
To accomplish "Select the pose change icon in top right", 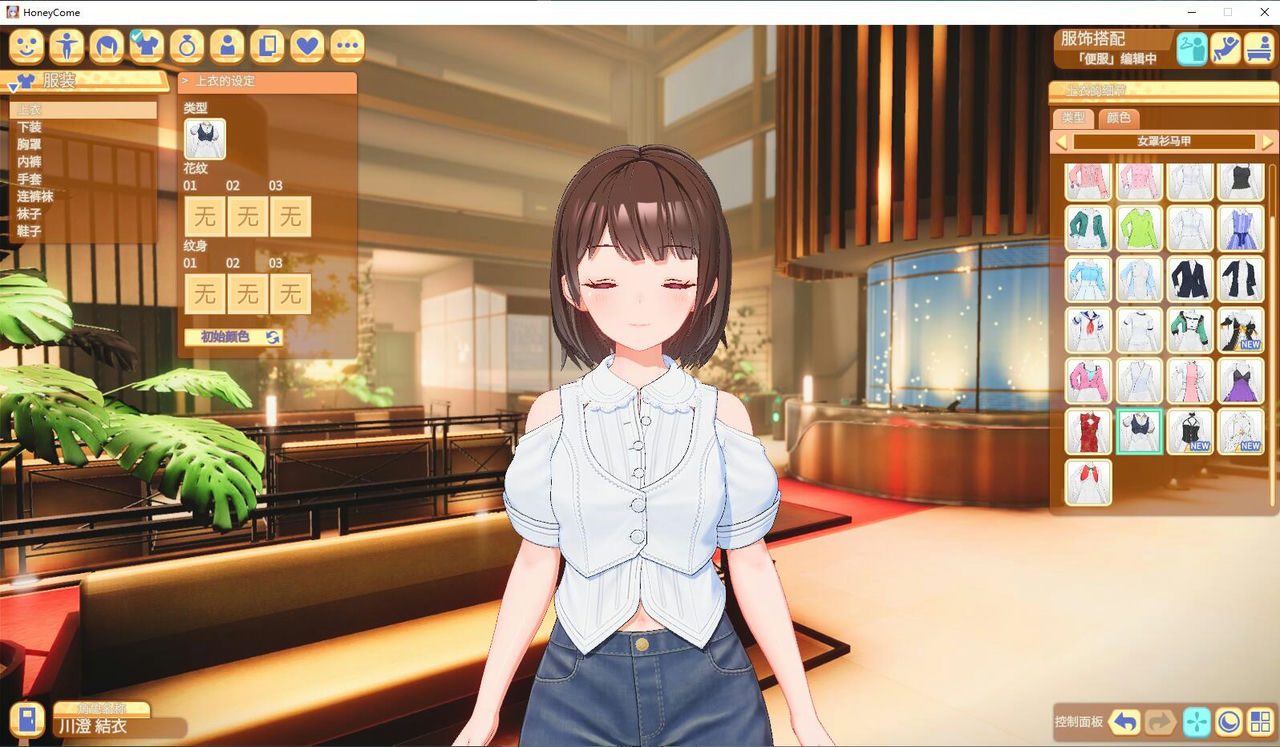I will click(1226, 47).
